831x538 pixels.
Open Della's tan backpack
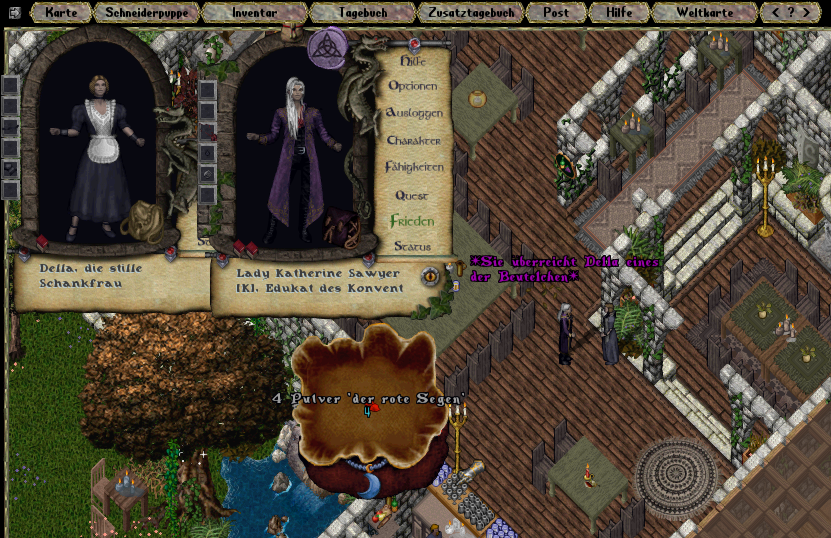[x=146, y=220]
